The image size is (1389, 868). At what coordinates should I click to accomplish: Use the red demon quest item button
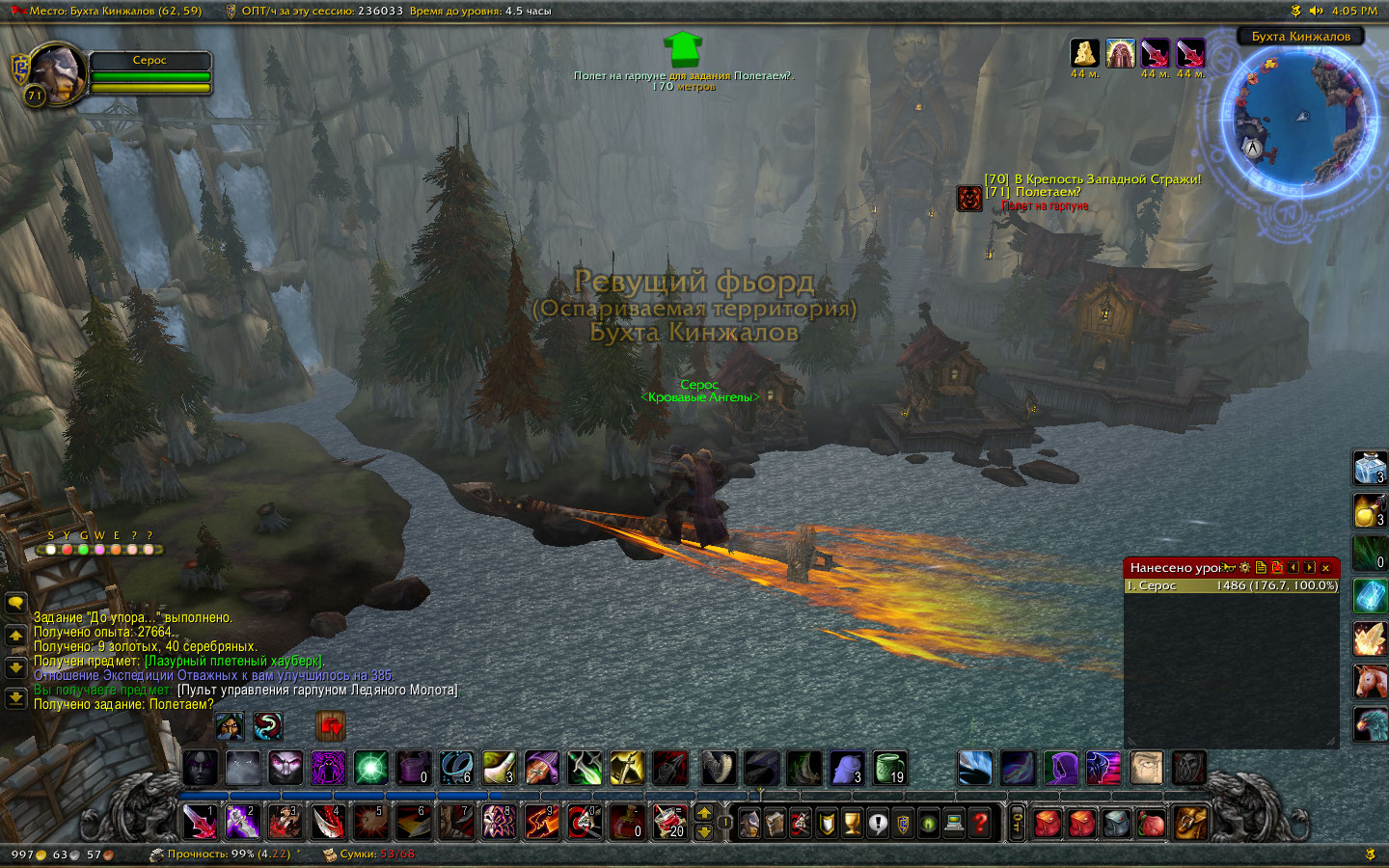pyautogui.click(x=969, y=198)
